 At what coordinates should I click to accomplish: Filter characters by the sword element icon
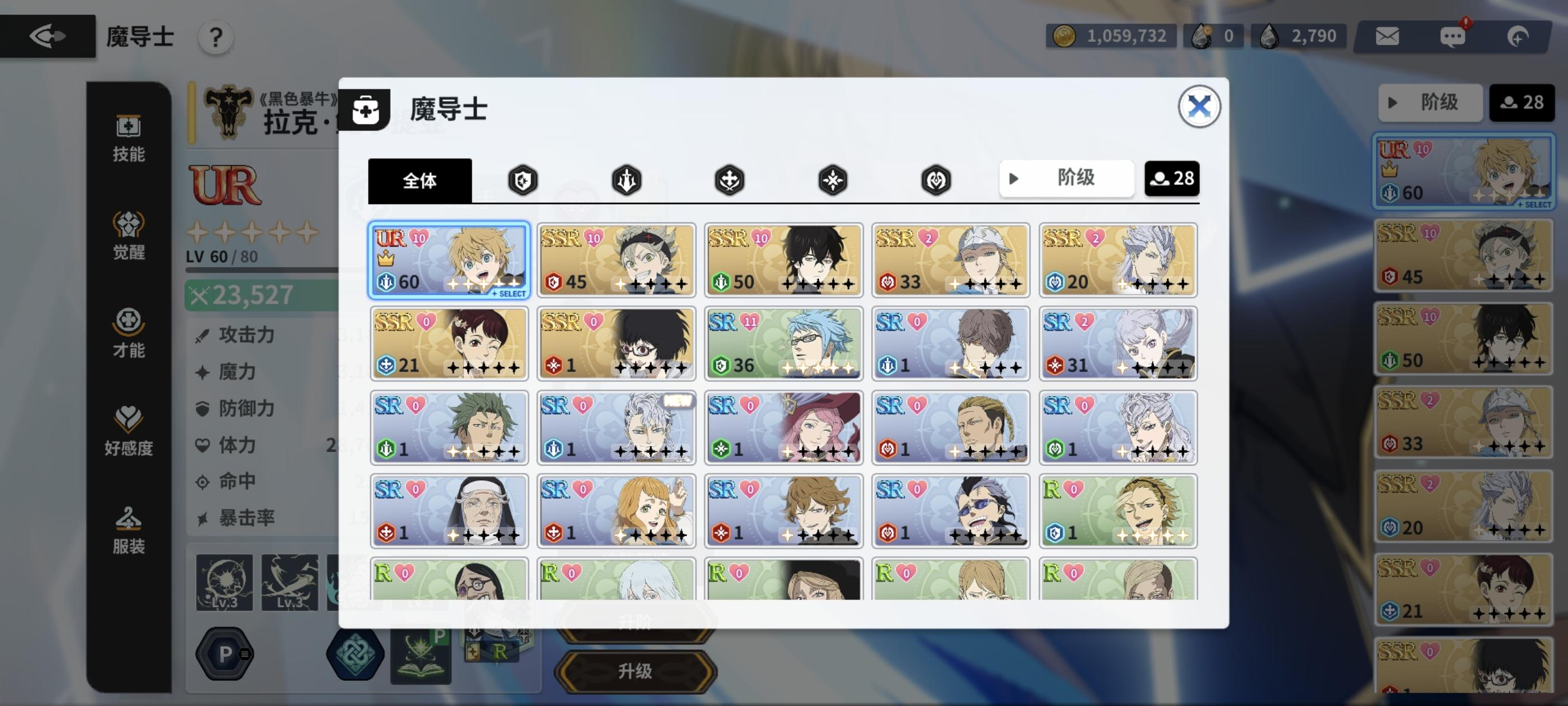click(626, 181)
